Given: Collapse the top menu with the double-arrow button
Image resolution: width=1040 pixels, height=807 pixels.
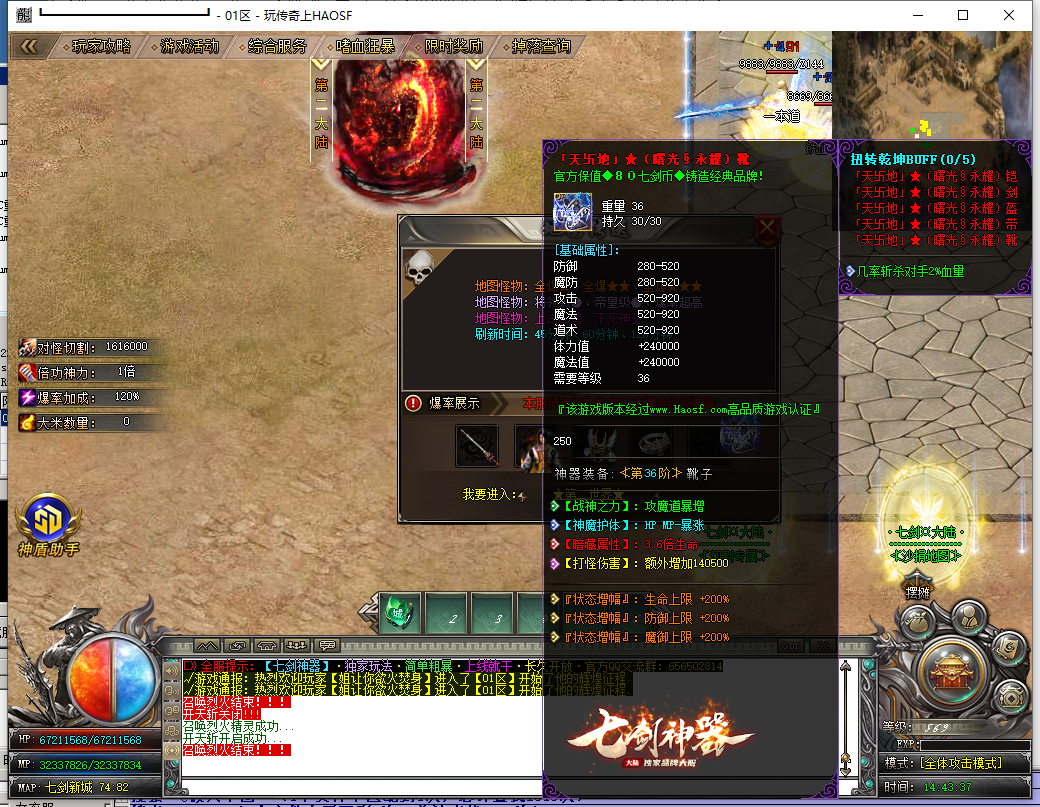Looking at the screenshot, I should [x=29, y=46].
